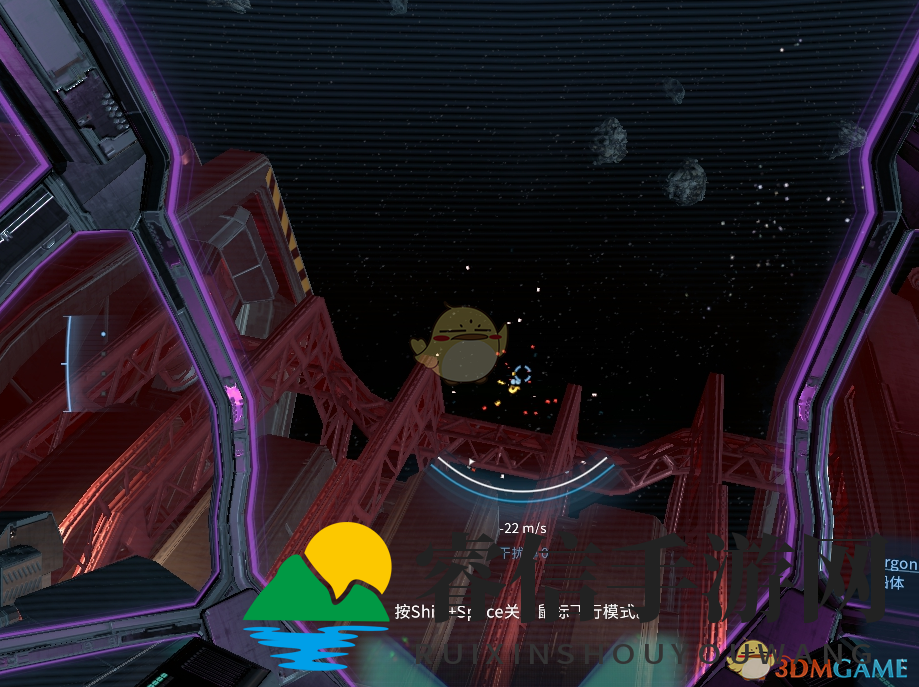Select the Argon target label
The image size is (919, 687).
(x=898, y=564)
